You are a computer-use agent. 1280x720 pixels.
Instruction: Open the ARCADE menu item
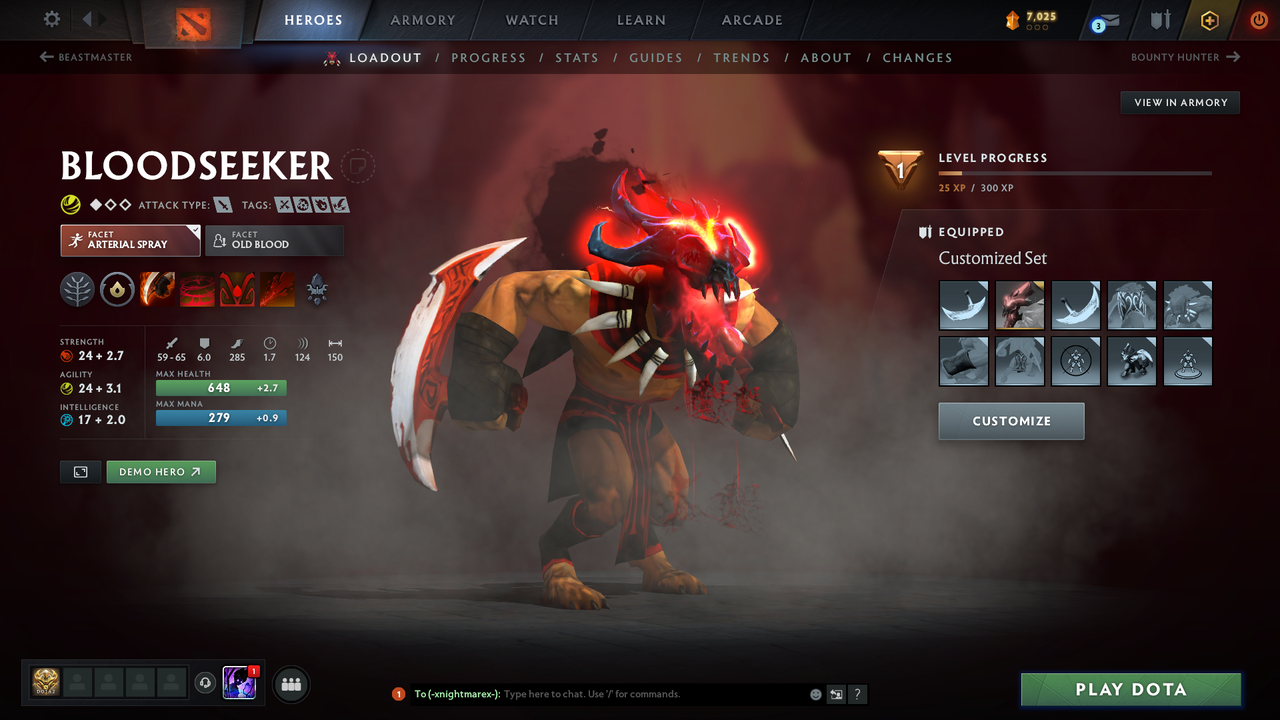[751, 20]
